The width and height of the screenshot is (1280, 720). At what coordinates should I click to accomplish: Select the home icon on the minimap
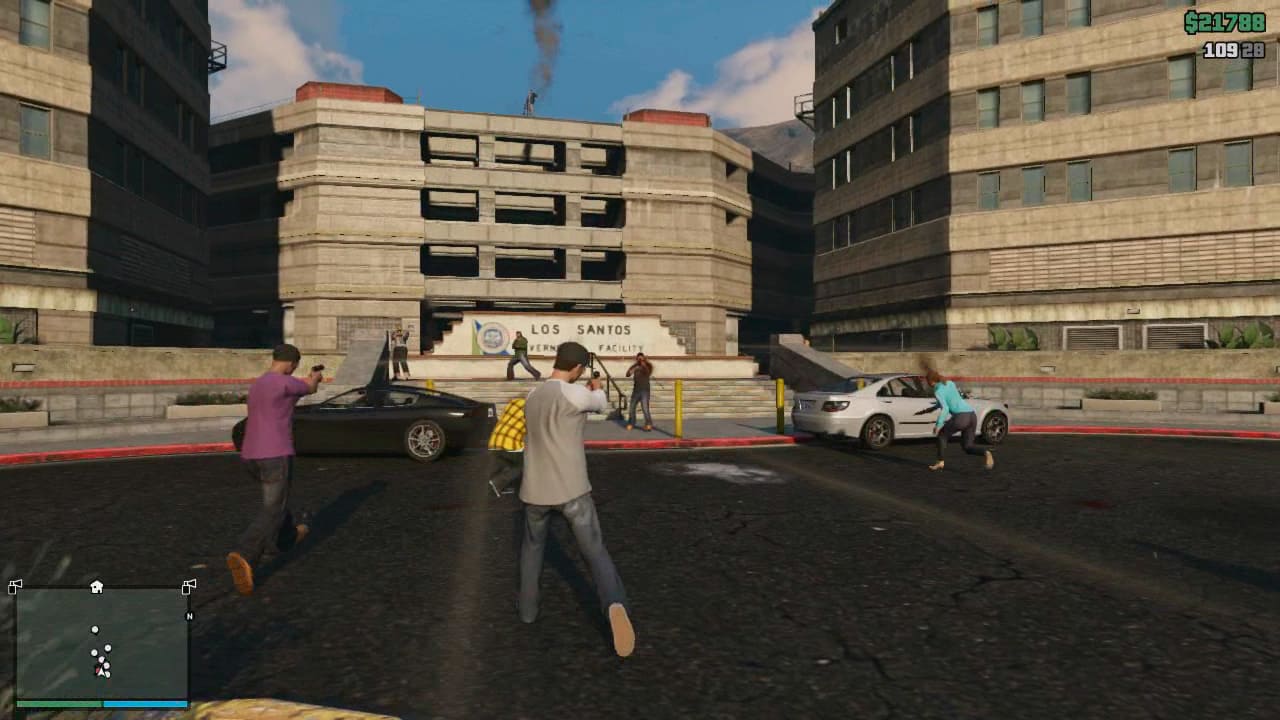(96, 586)
